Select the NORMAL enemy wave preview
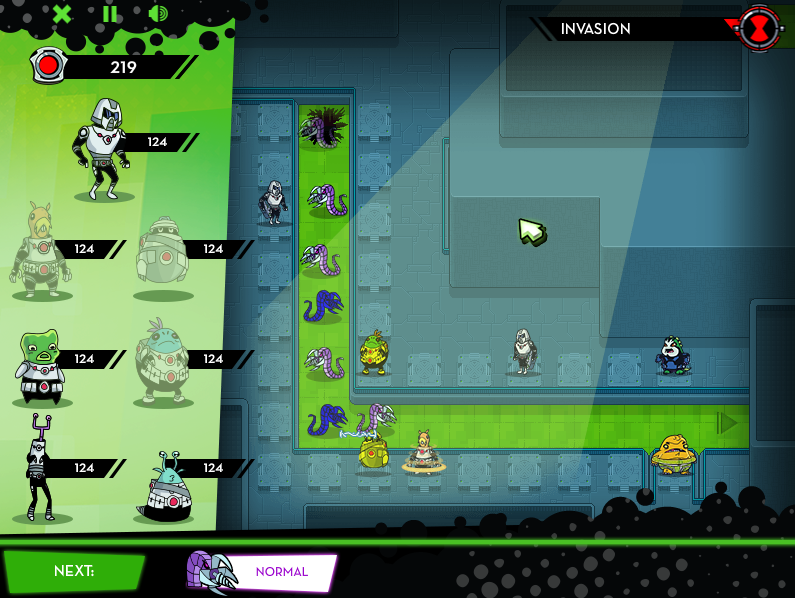 [x=261, y=572]
